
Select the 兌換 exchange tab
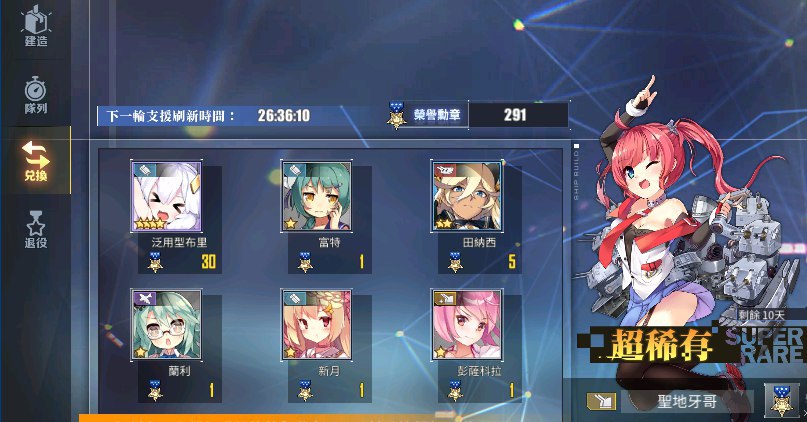pos(36,160)
